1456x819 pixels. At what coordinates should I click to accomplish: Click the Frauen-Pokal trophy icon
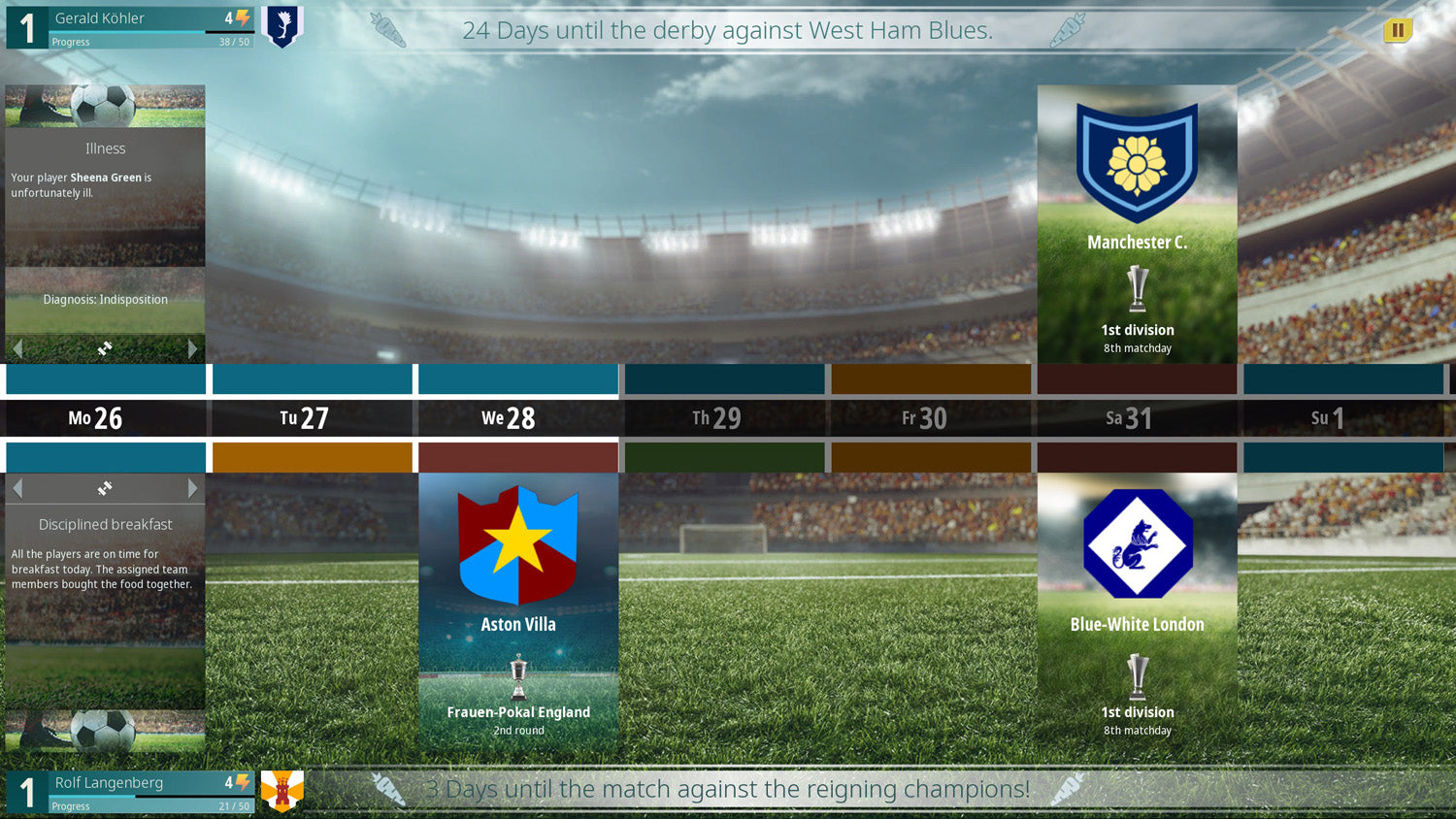pos(517,677)
